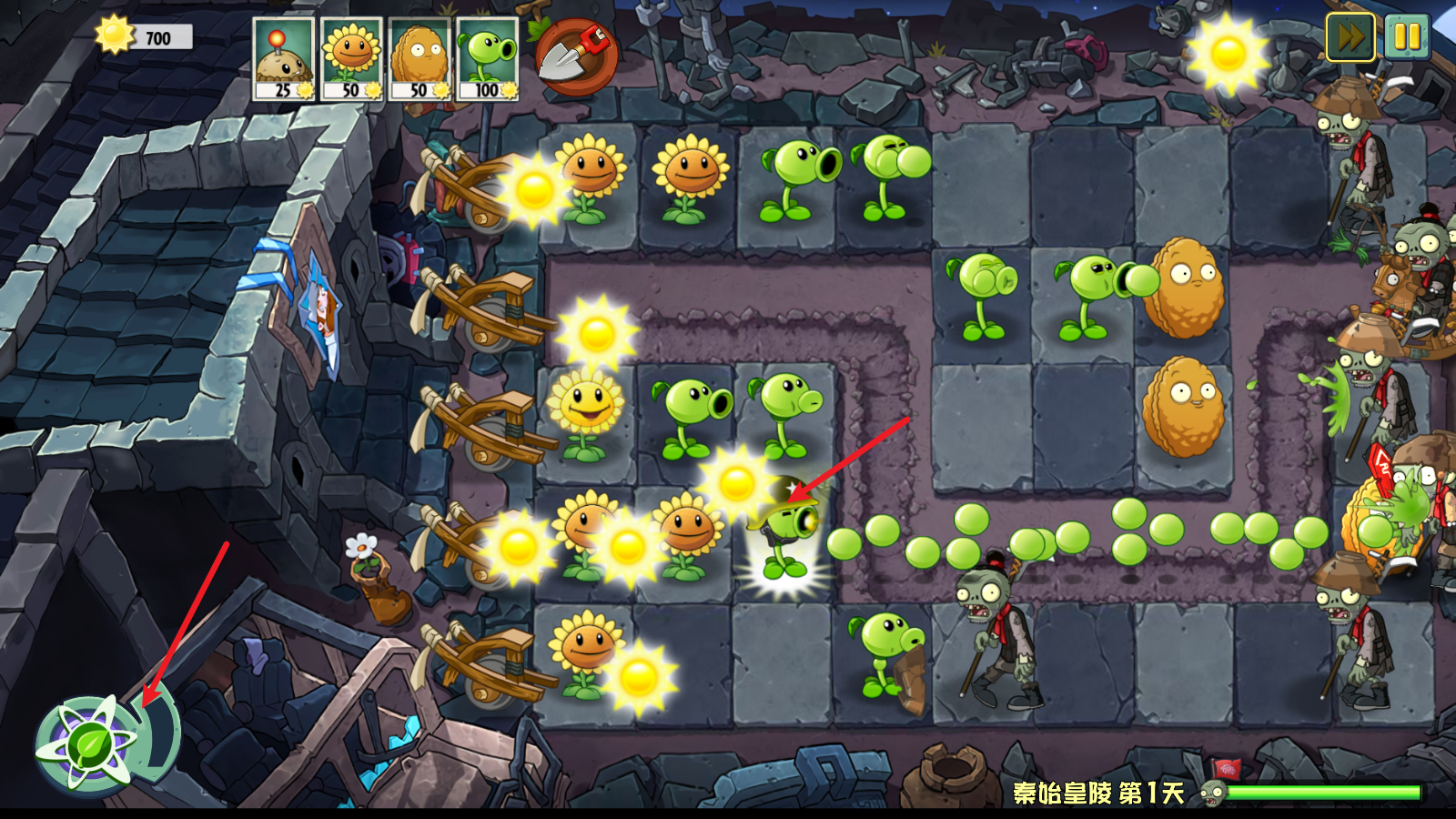This screenshot has height=819, width=1456.
Task: Toggle the fast-forward speed button
Action: tap(1350, 37)
